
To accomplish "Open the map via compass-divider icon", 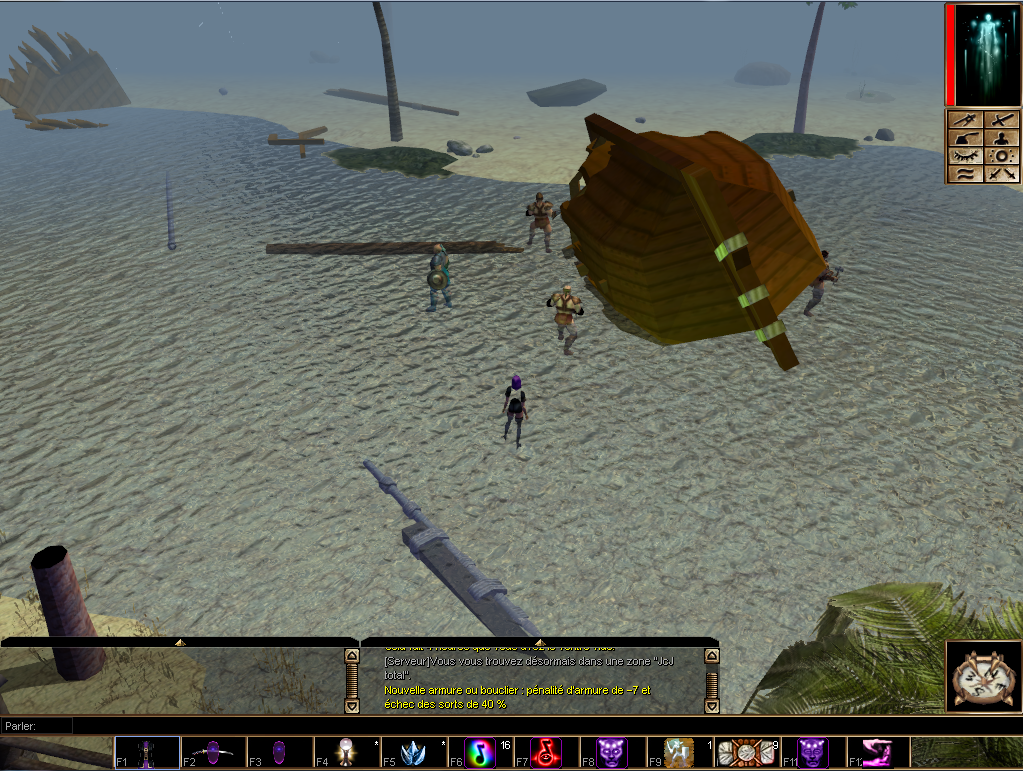I will point(965,120).
